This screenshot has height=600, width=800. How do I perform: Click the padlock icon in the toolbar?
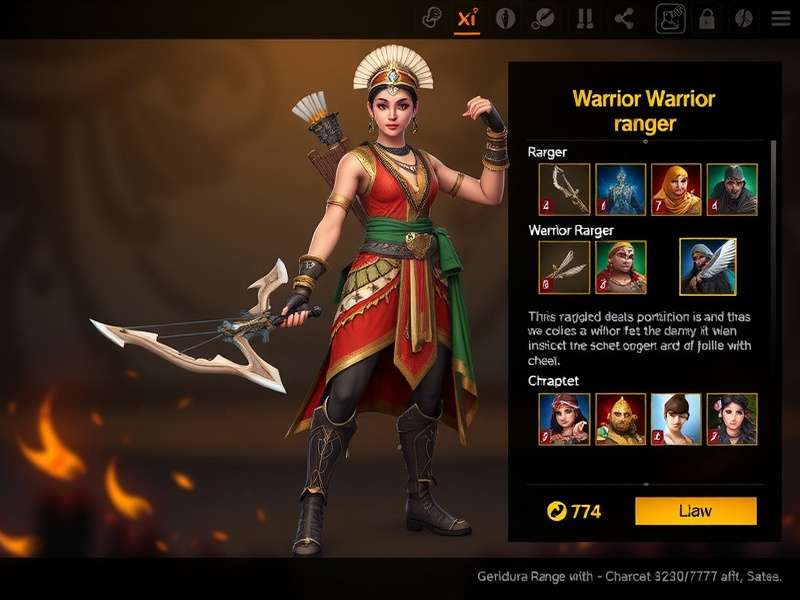[x=707, y=18]
